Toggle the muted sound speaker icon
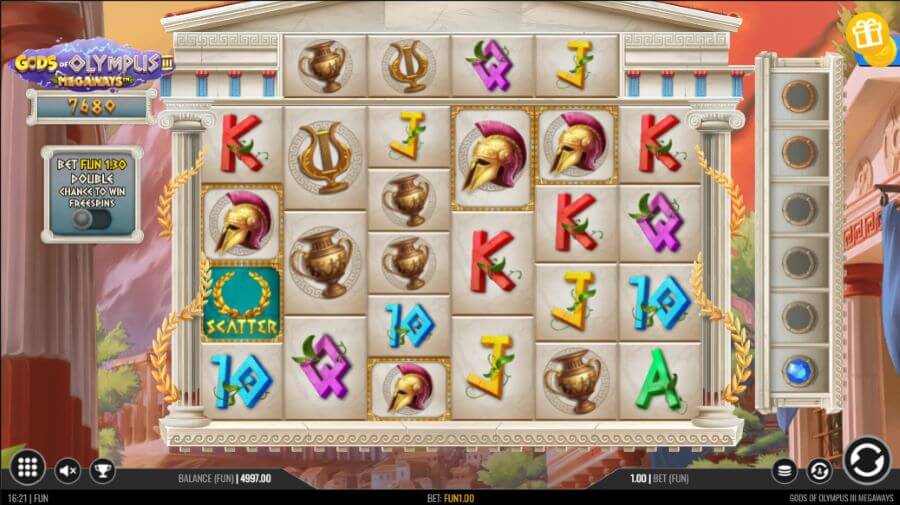This screenshot has height=505, width=900. 68,469
